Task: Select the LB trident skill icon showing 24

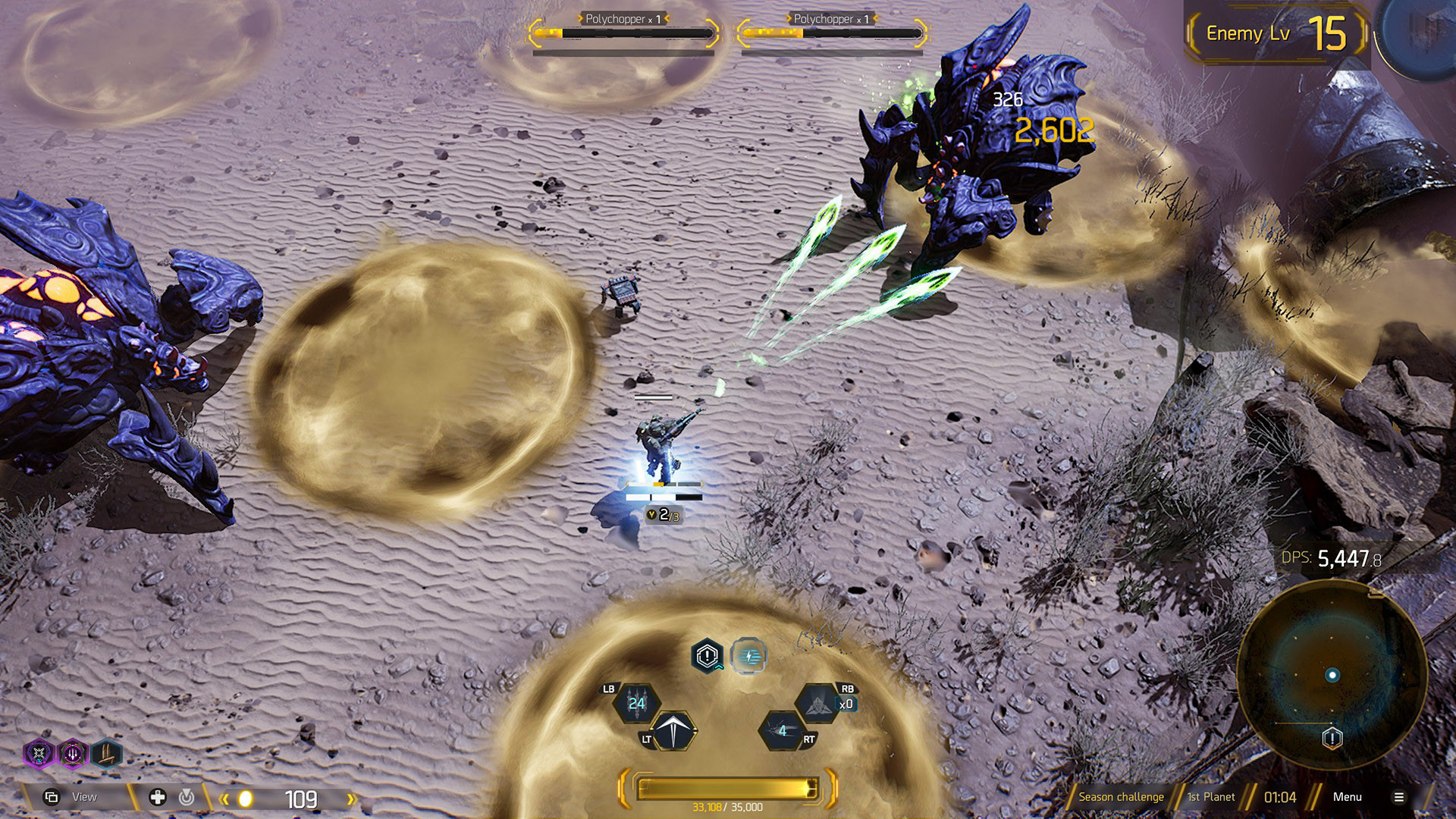Action: tap(636, 702)
